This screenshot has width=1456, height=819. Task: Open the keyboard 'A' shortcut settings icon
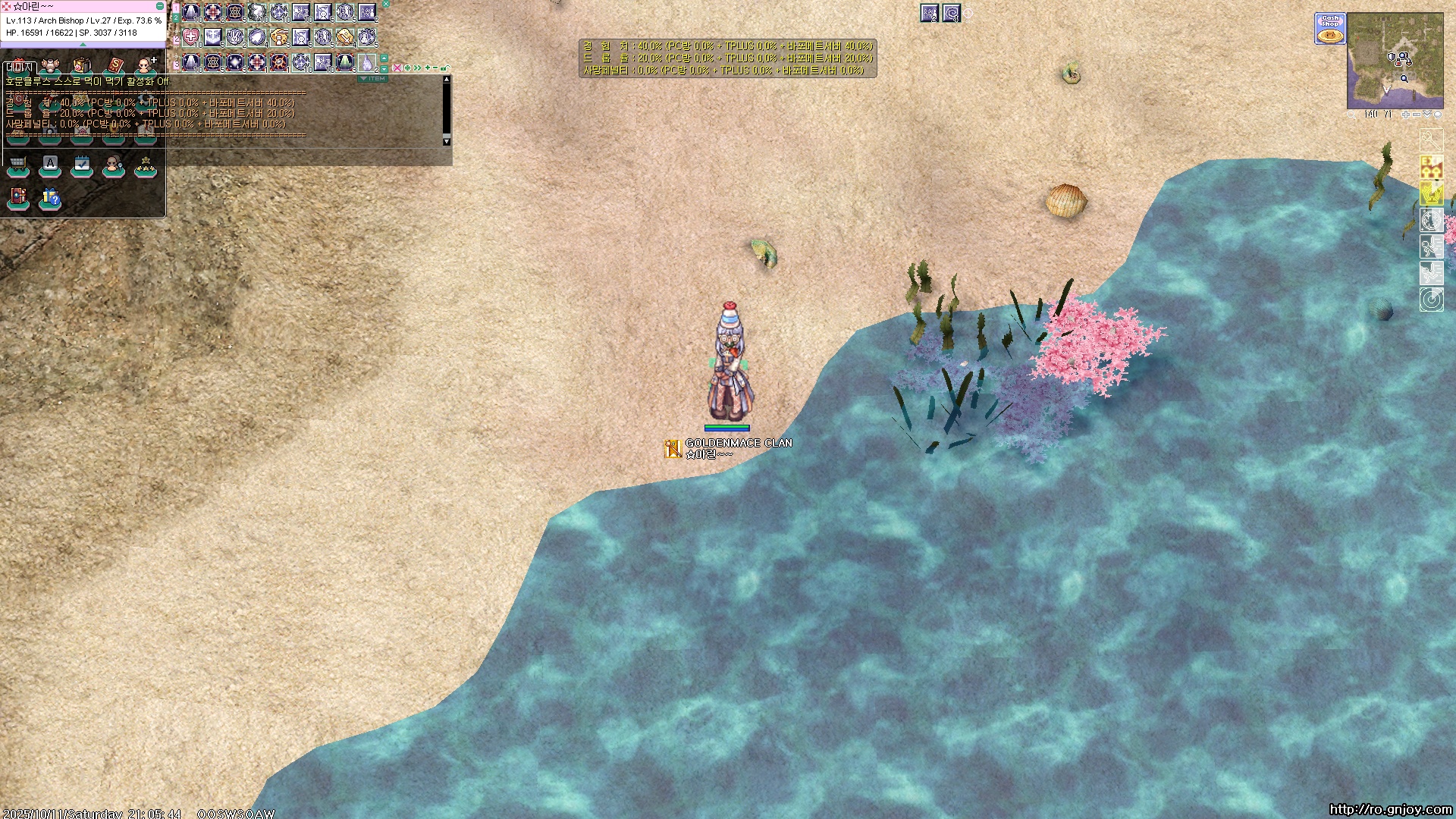click(50, 165)
